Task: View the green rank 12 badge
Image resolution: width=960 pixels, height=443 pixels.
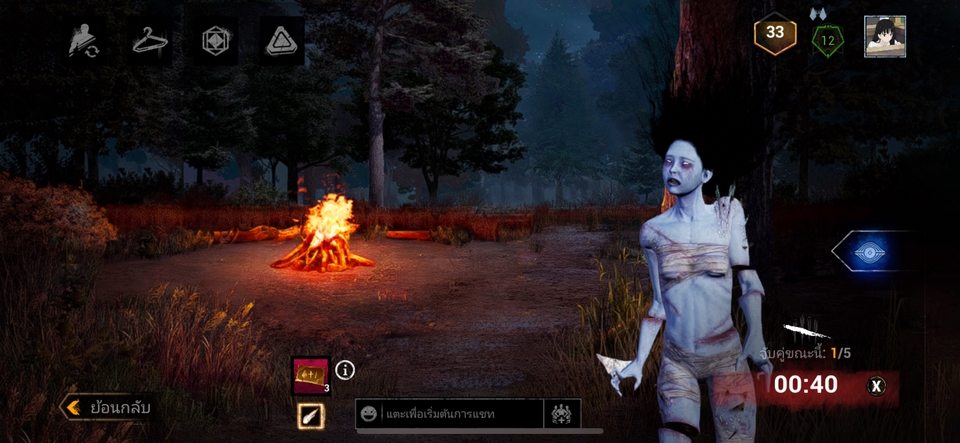Action: (x=828, y=39)
